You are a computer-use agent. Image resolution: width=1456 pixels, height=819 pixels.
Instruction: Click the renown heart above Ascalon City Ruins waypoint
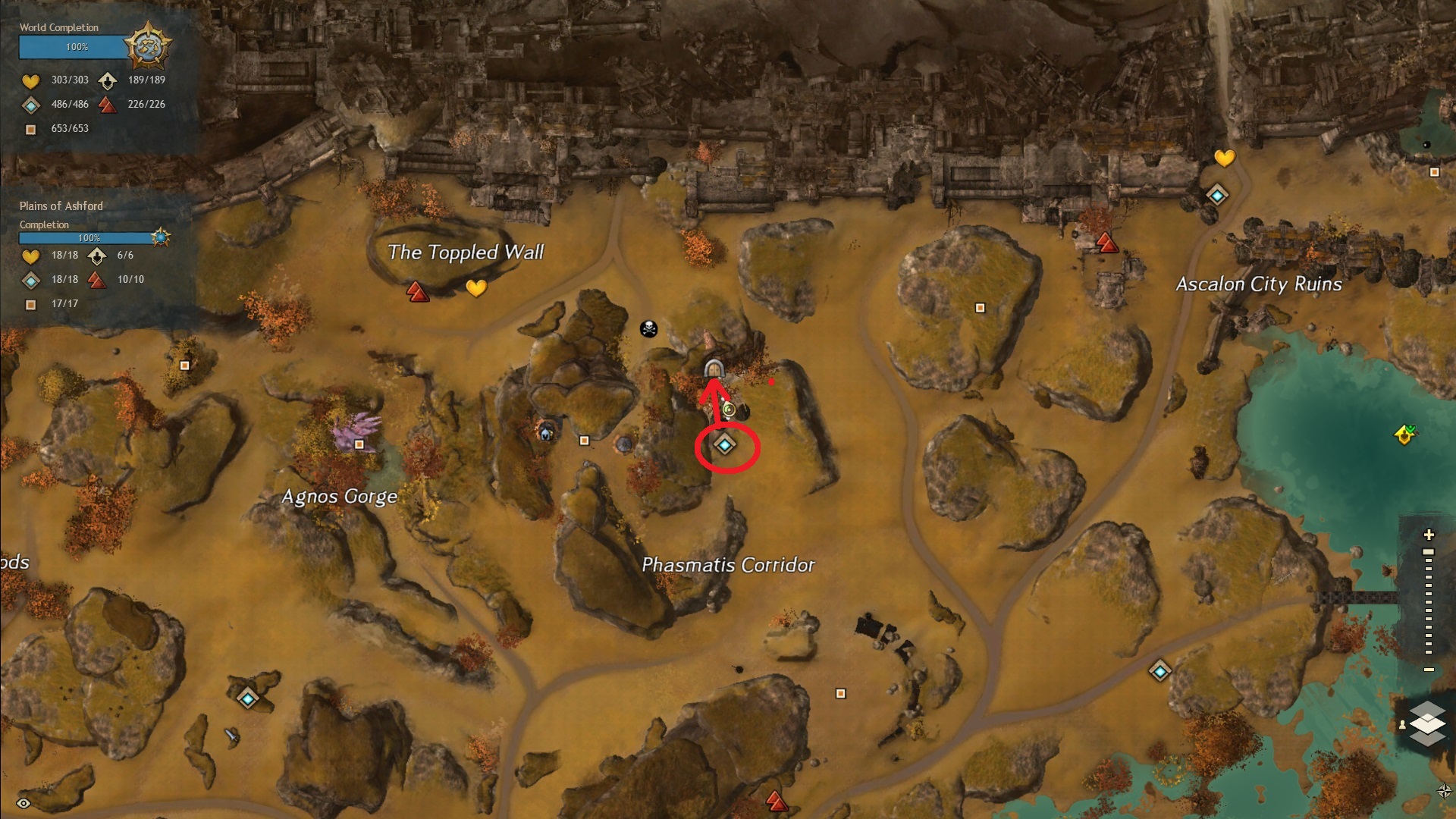(1225, 158)
